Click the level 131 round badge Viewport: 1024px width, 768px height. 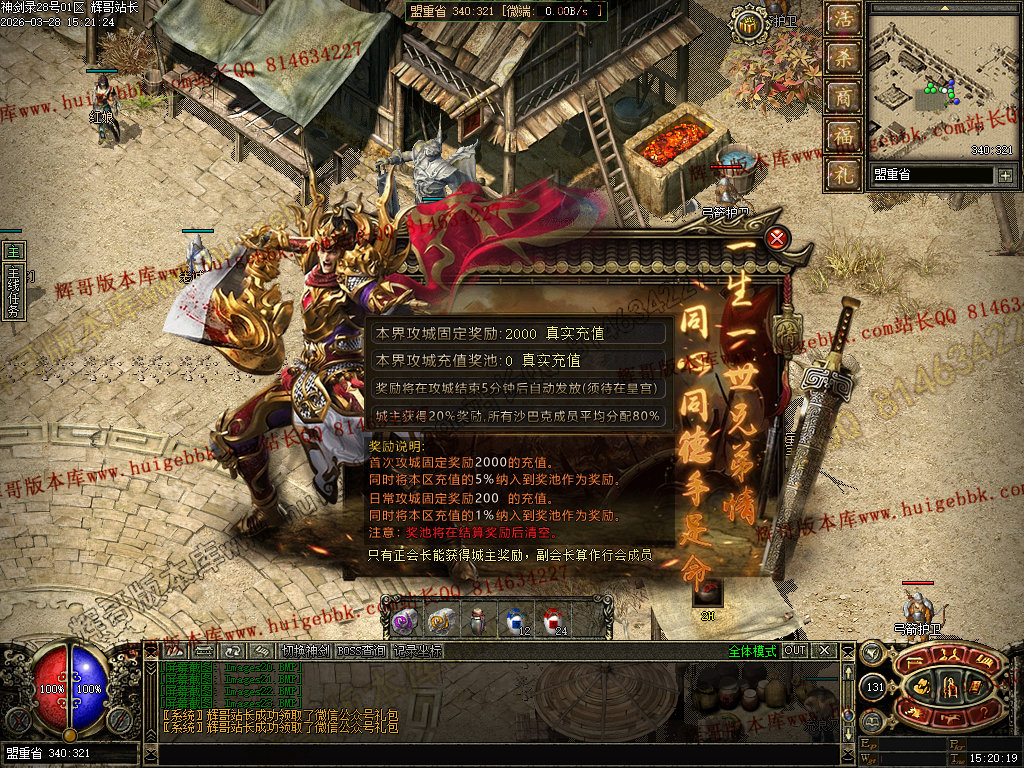(x=874, y=687)
